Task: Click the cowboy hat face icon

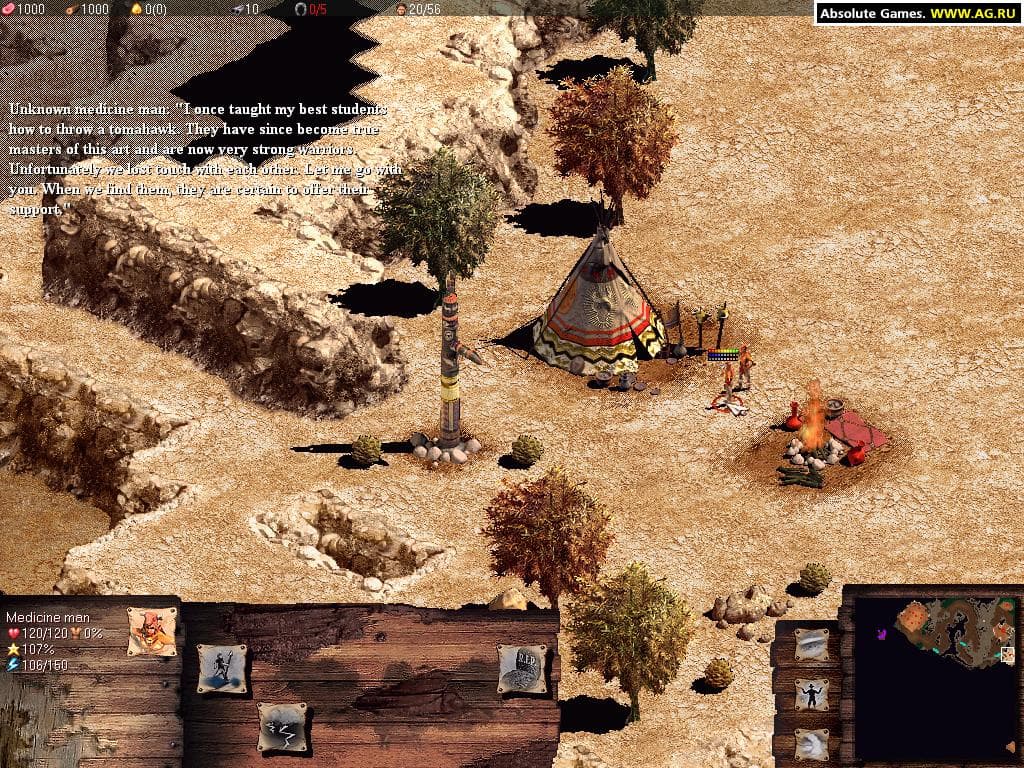Action: click(x=810, y=645)
